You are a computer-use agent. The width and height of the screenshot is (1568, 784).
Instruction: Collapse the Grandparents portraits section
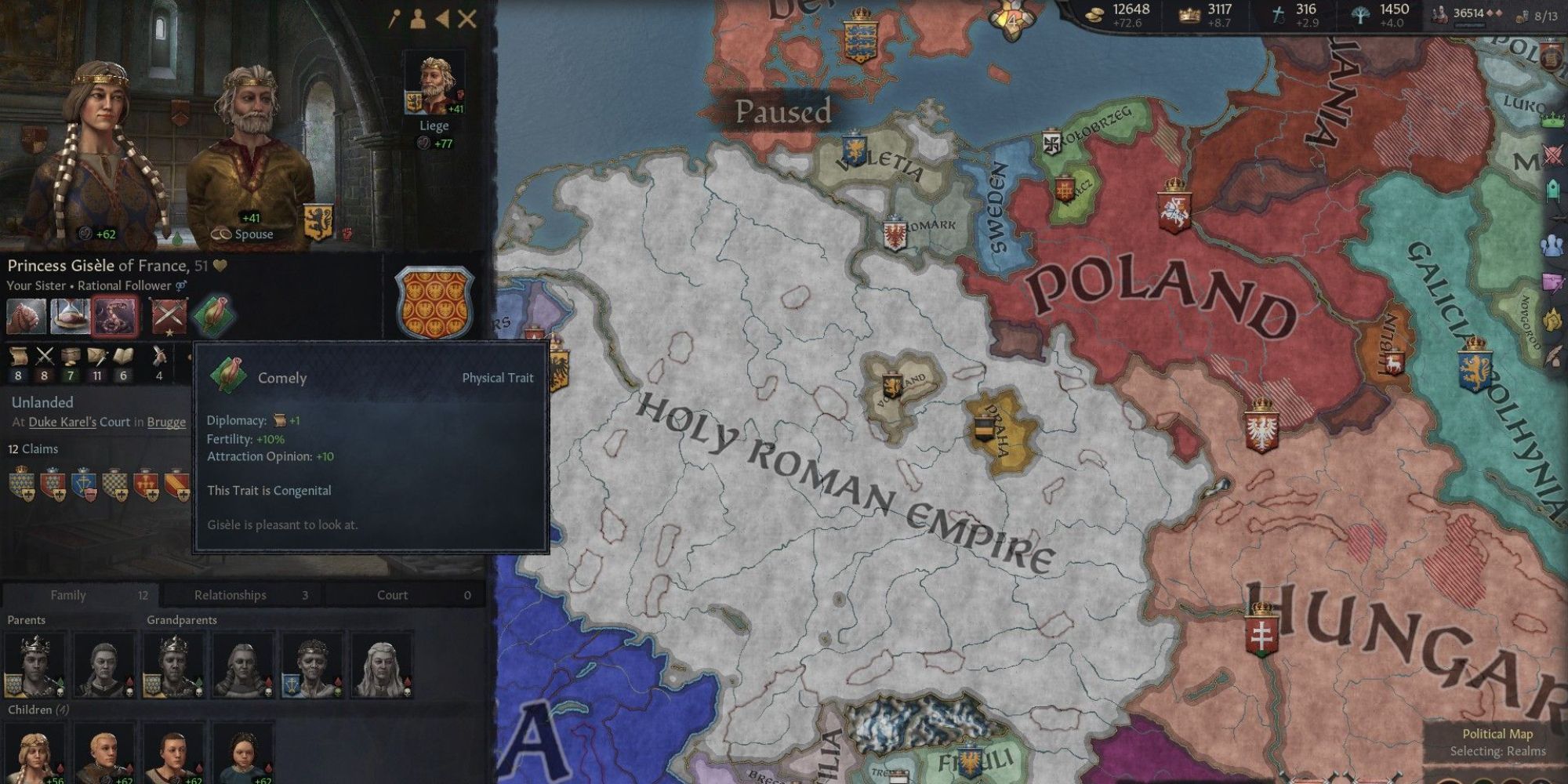[x=183, y=619]
